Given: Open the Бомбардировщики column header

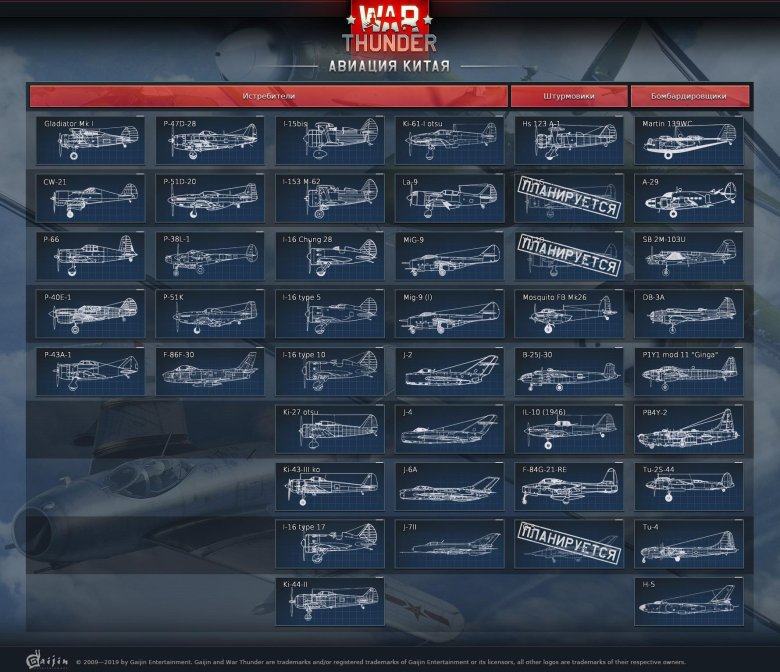Looking at the screenshot, I should 691,96.
